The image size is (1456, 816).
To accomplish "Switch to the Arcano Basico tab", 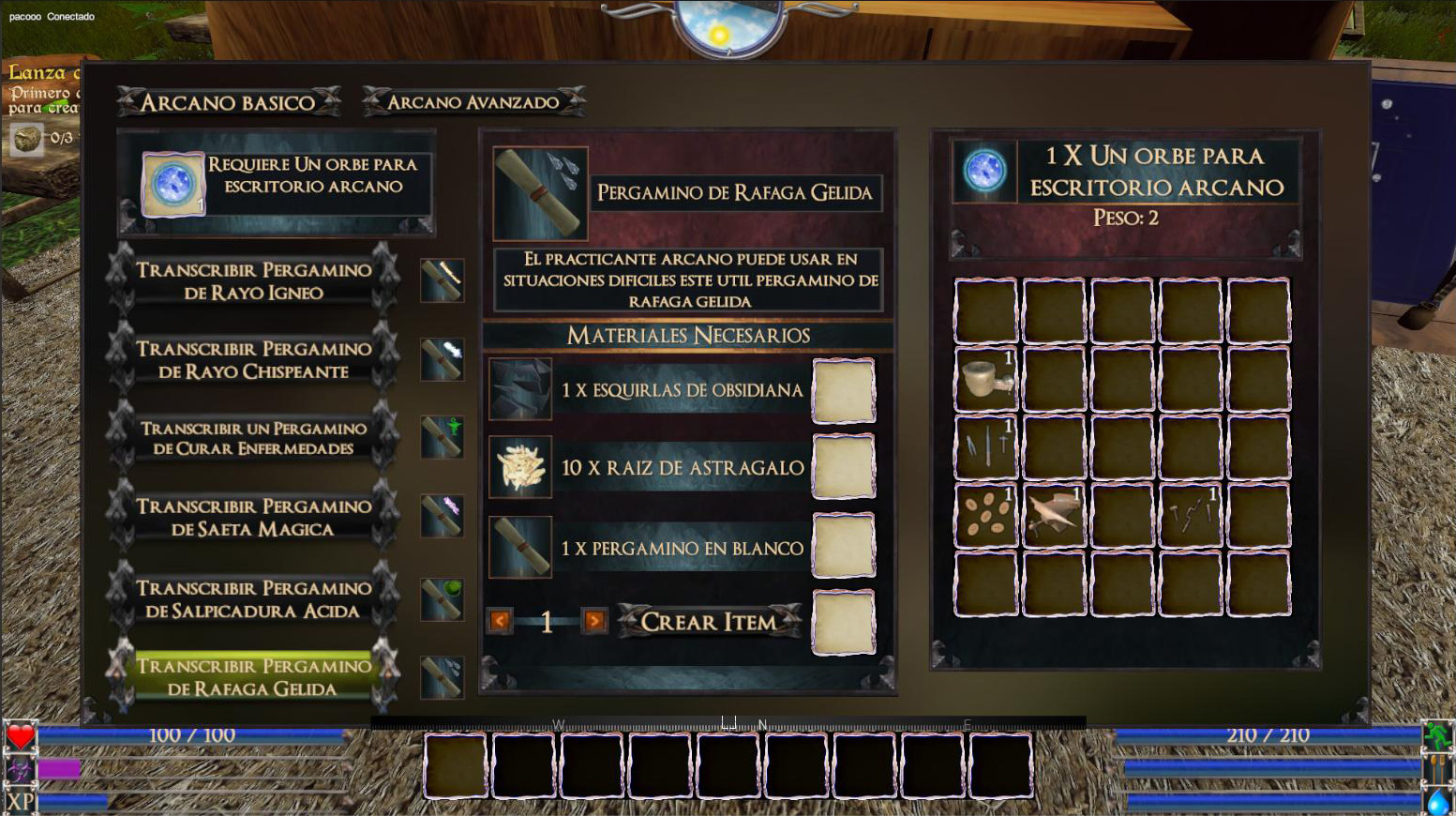I will pyautogui.click(x=228, y=102).
